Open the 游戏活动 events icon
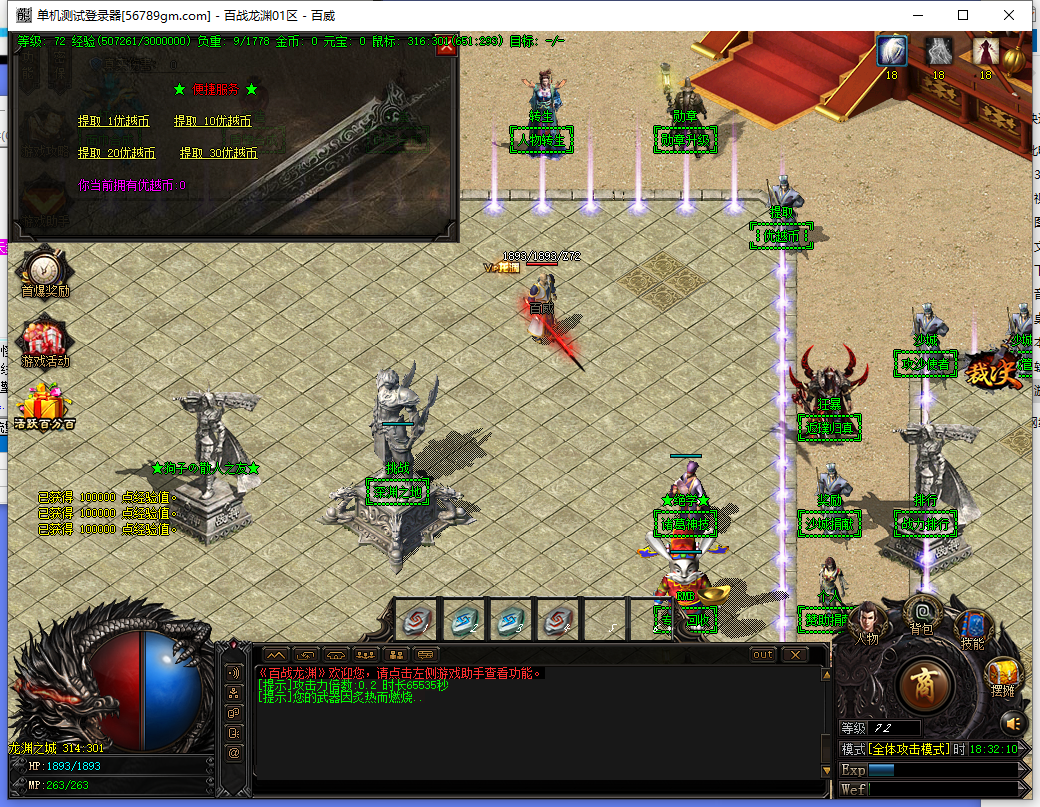 (x=45, y=341)
